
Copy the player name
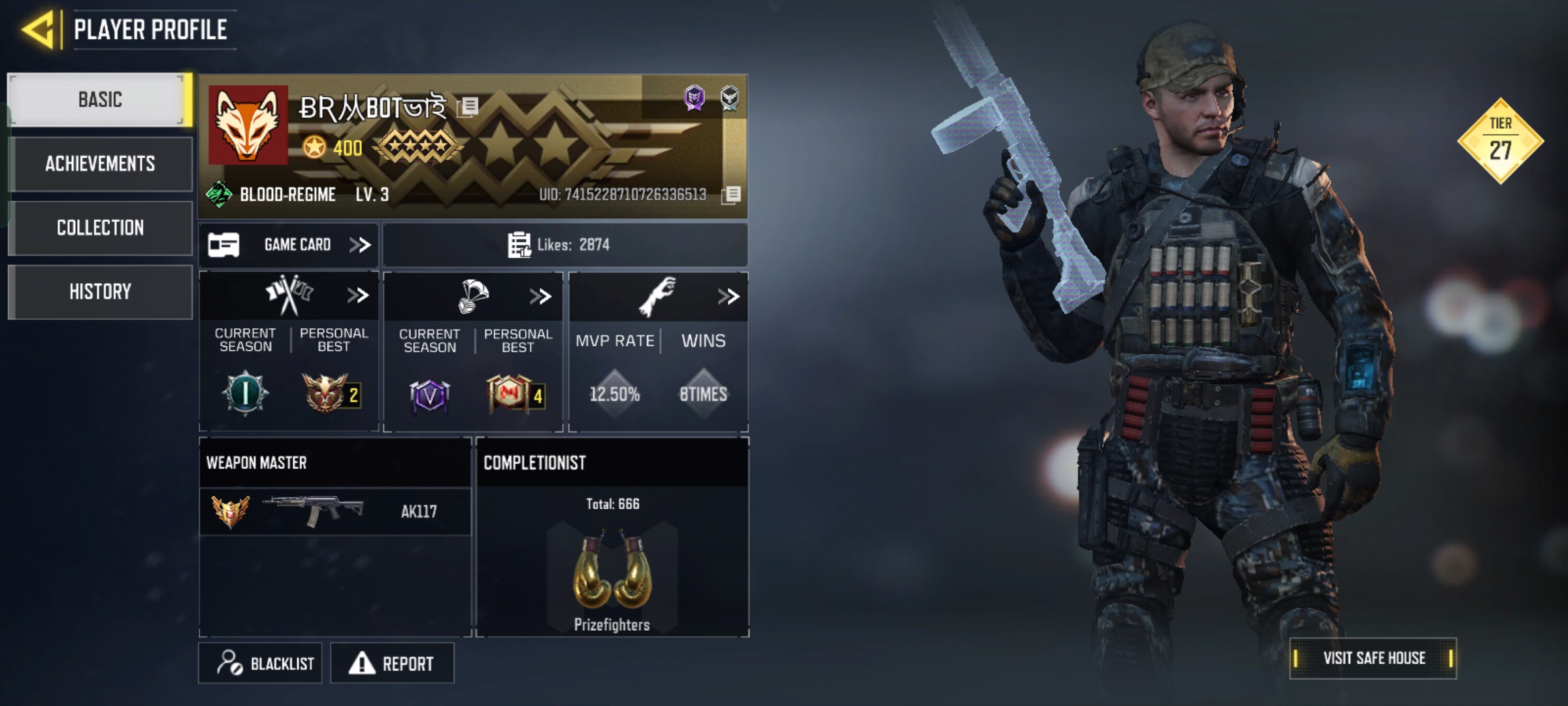tap(468, 107)
